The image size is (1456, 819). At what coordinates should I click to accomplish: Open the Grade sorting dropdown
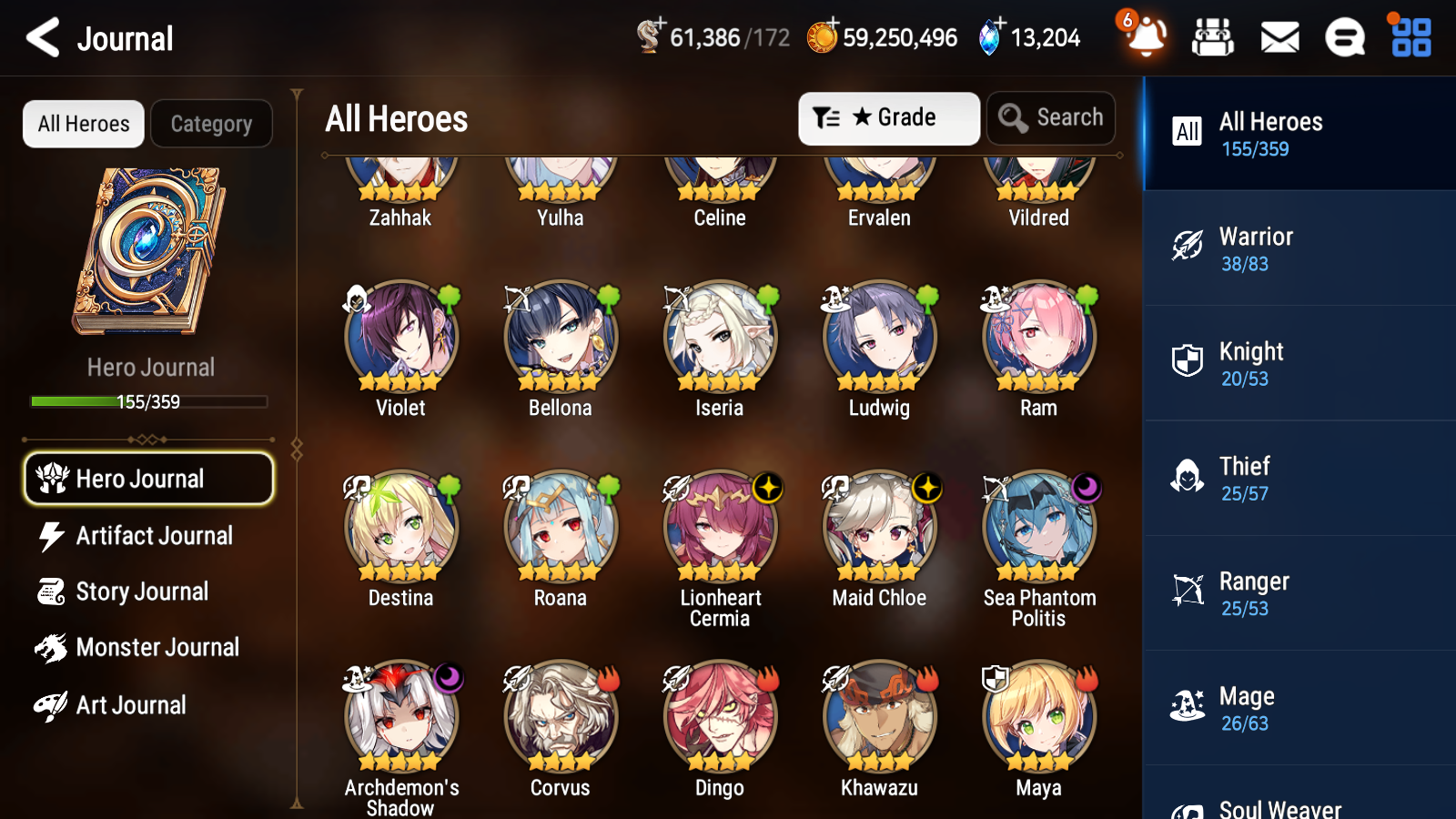tap(888, 117)
